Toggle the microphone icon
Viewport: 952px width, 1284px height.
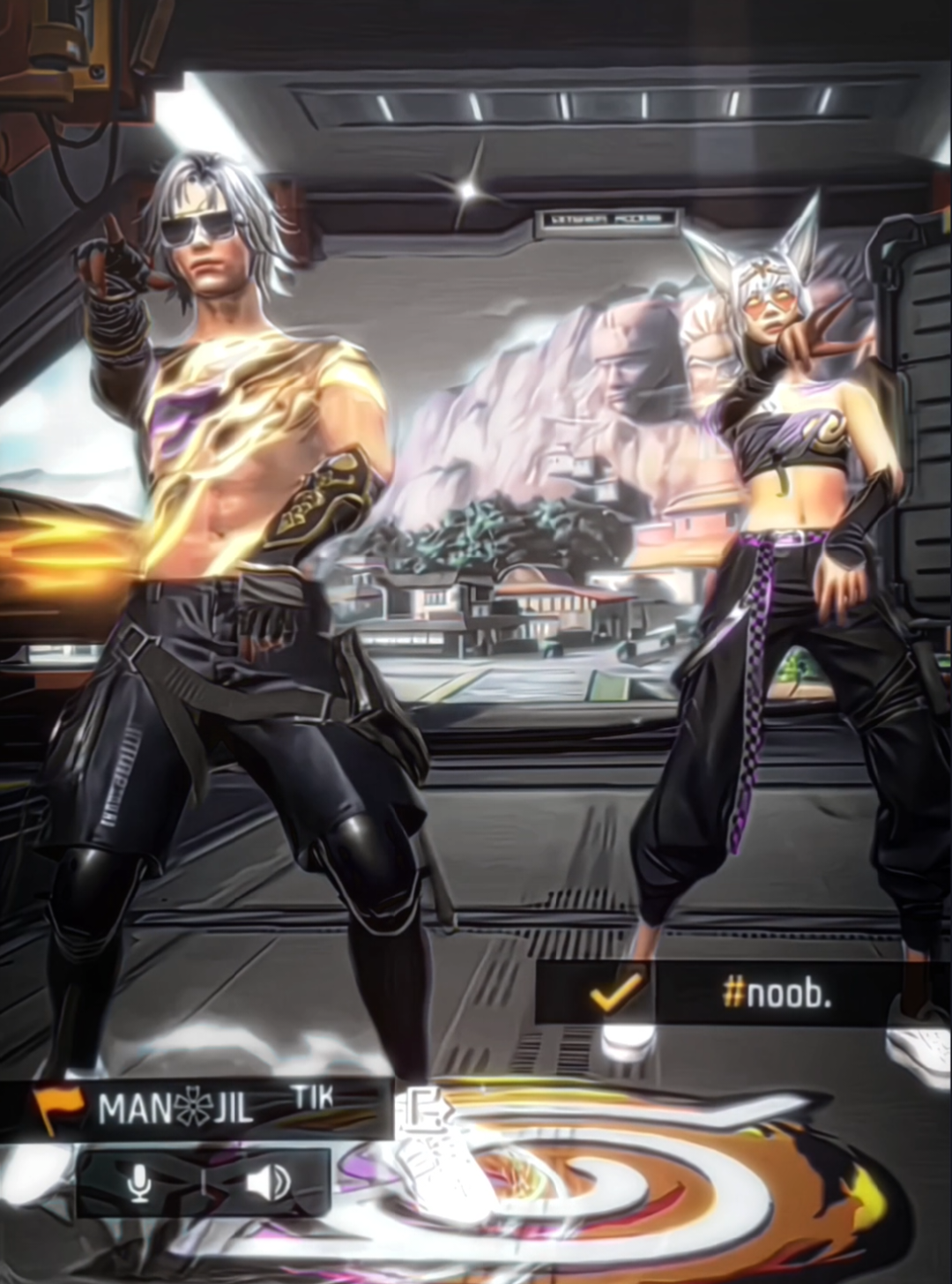139,1183
